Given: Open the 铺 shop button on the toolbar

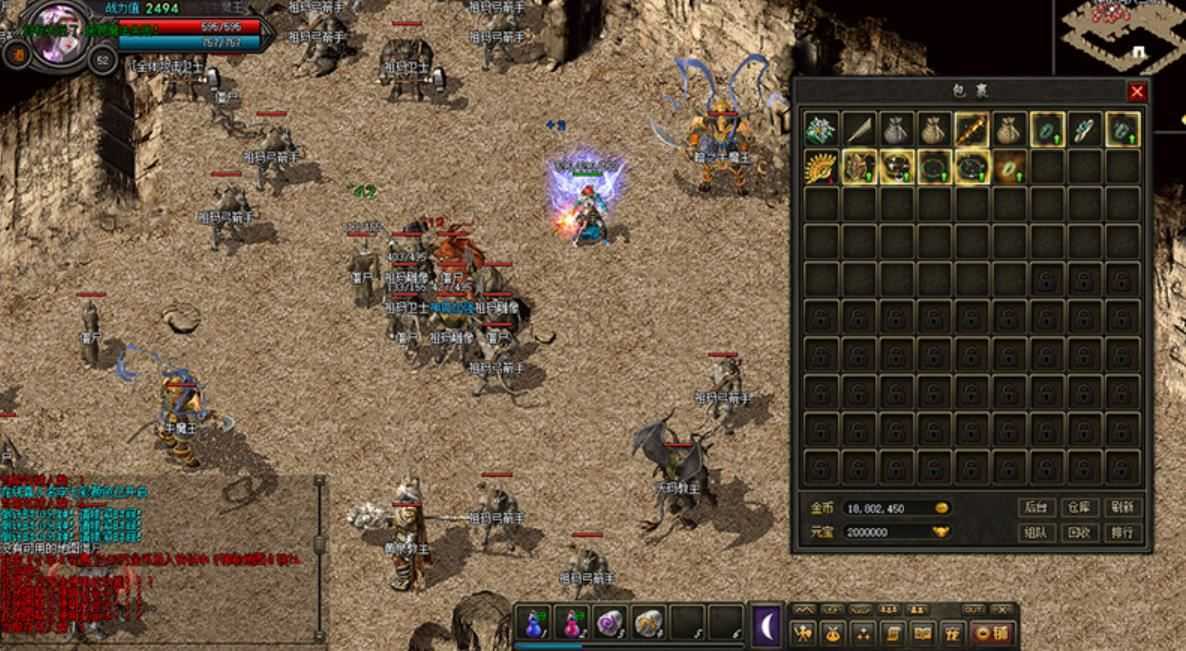Looking at the screenshot, I should click(992, 632).
